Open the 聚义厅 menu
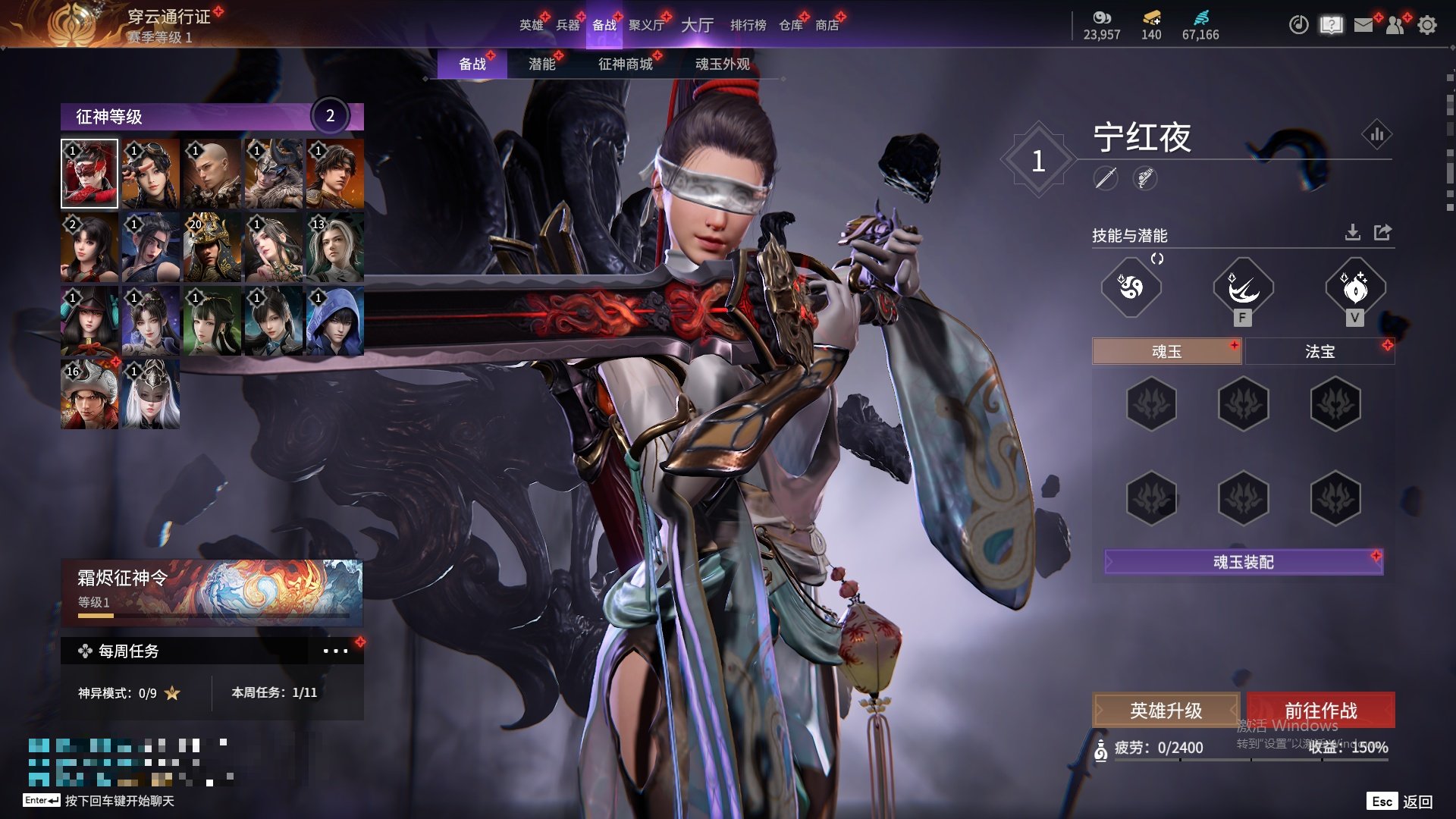This screenshot has width=1456, height=819. 646,25
